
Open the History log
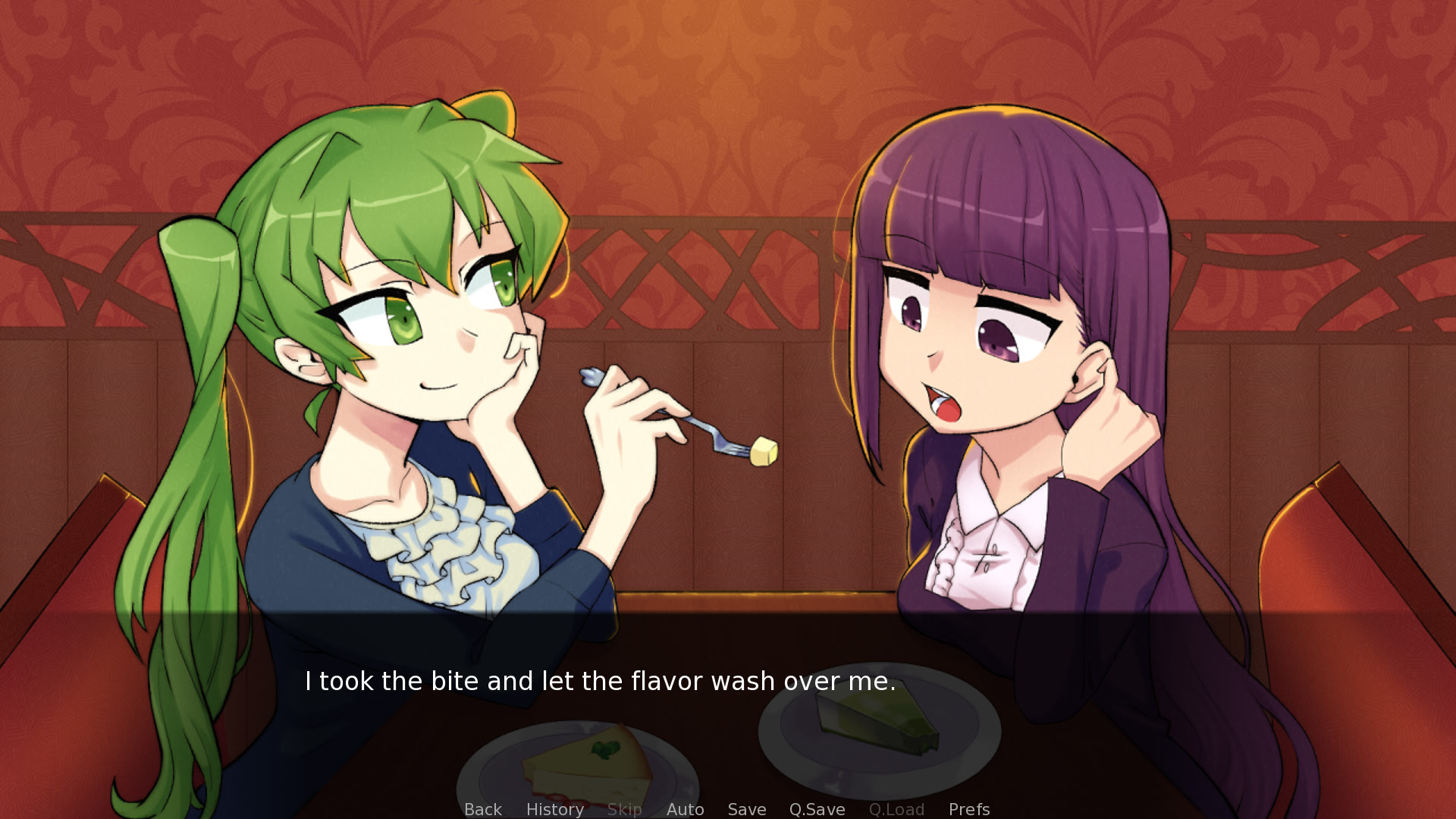click(554, 809)
